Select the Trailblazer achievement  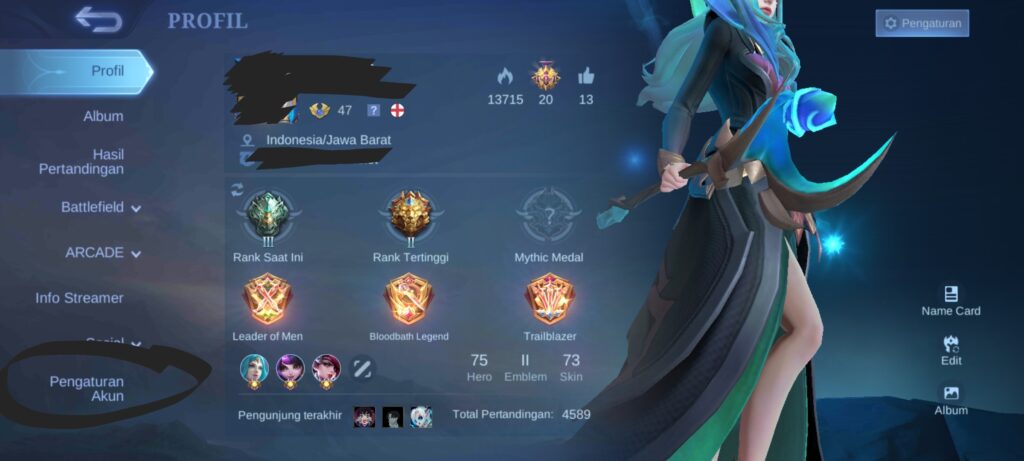pyautogui.click(x=549, y=300)
